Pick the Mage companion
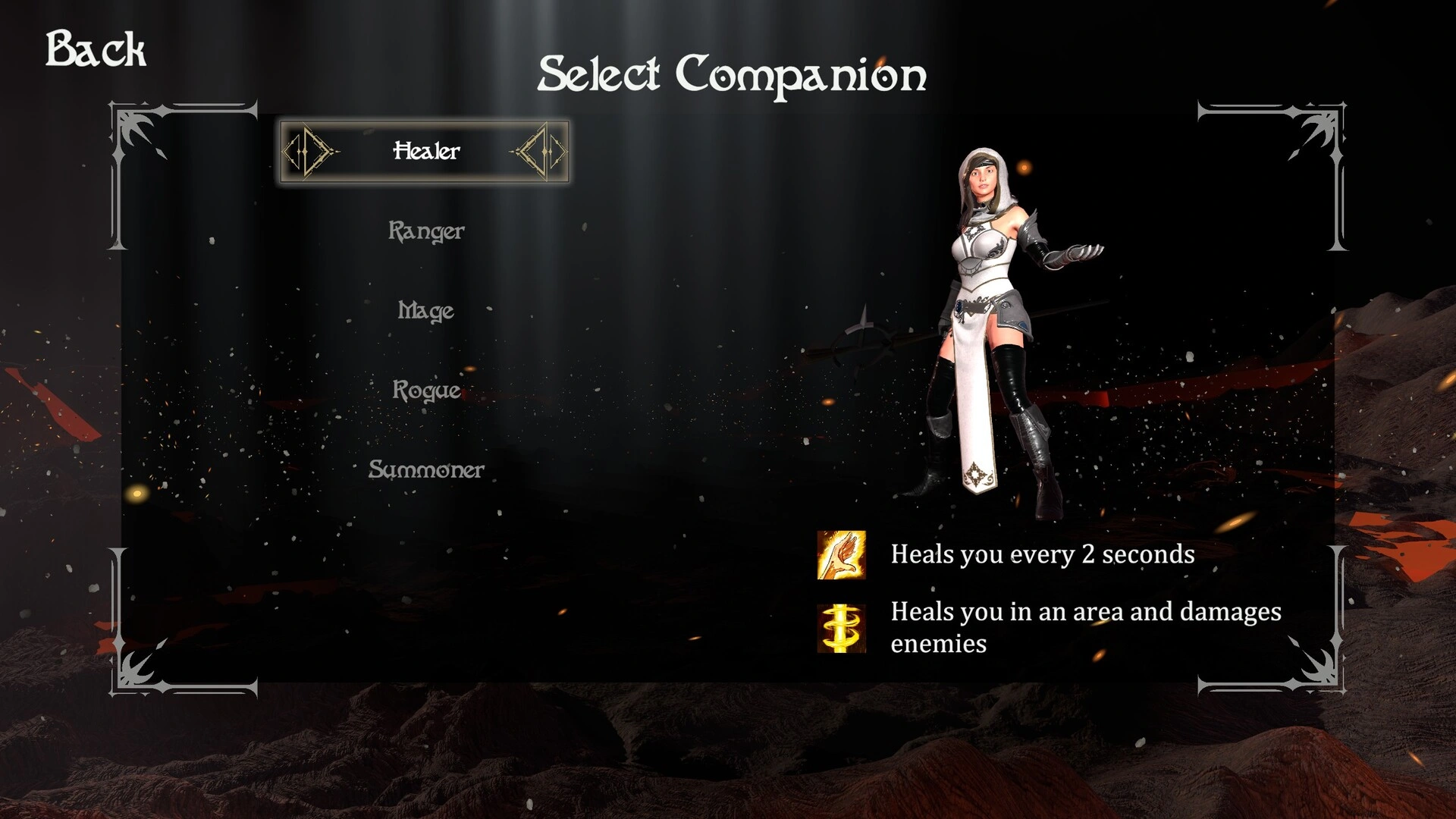This screenshot has width=1456, height=819. [426, 310]
